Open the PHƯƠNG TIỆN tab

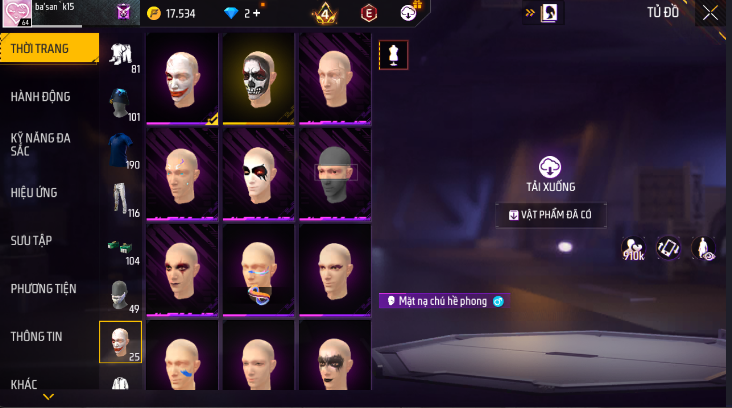pos(44,289)
